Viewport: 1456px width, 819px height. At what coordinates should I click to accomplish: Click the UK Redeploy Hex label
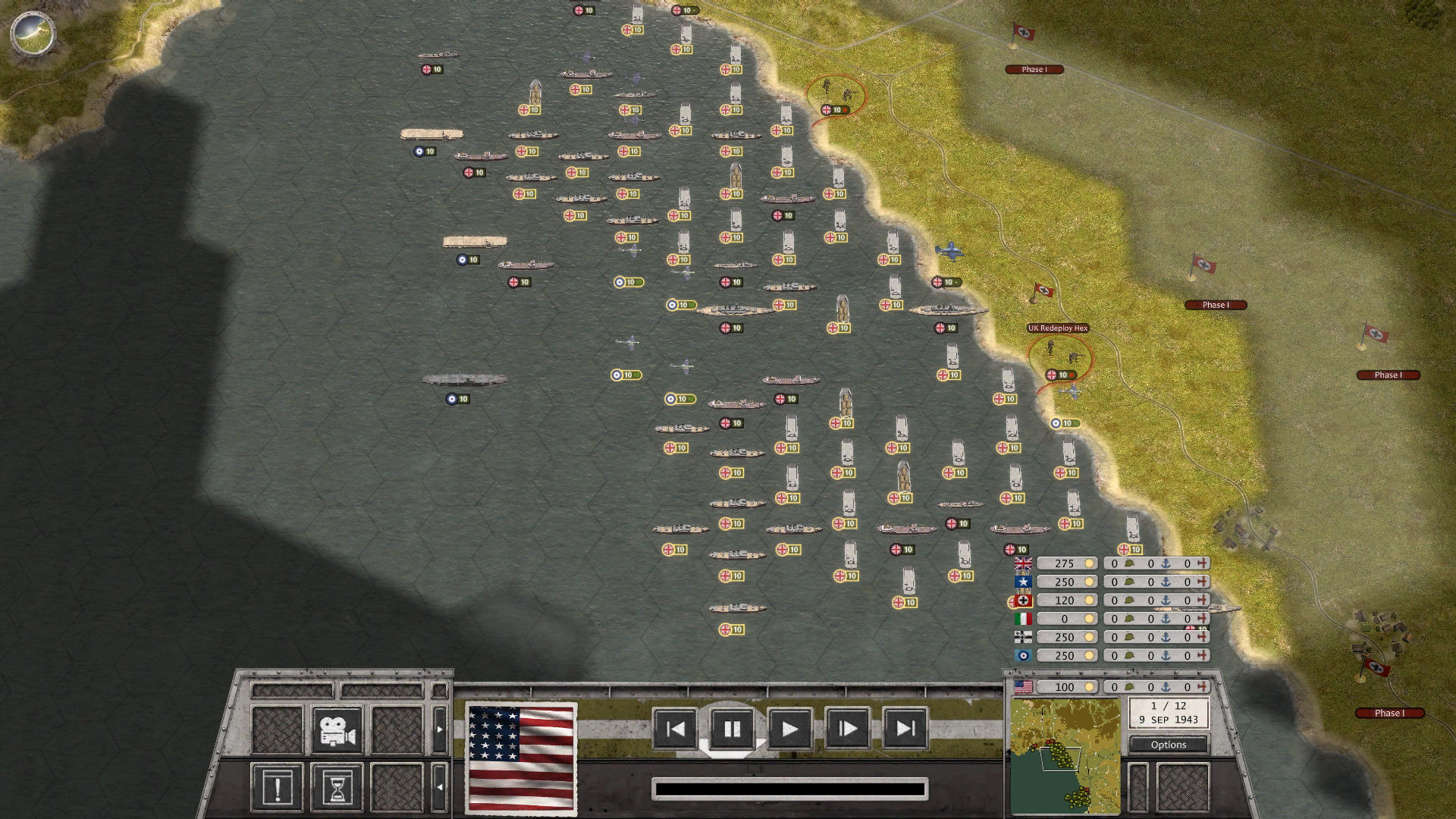[1057, 328]
